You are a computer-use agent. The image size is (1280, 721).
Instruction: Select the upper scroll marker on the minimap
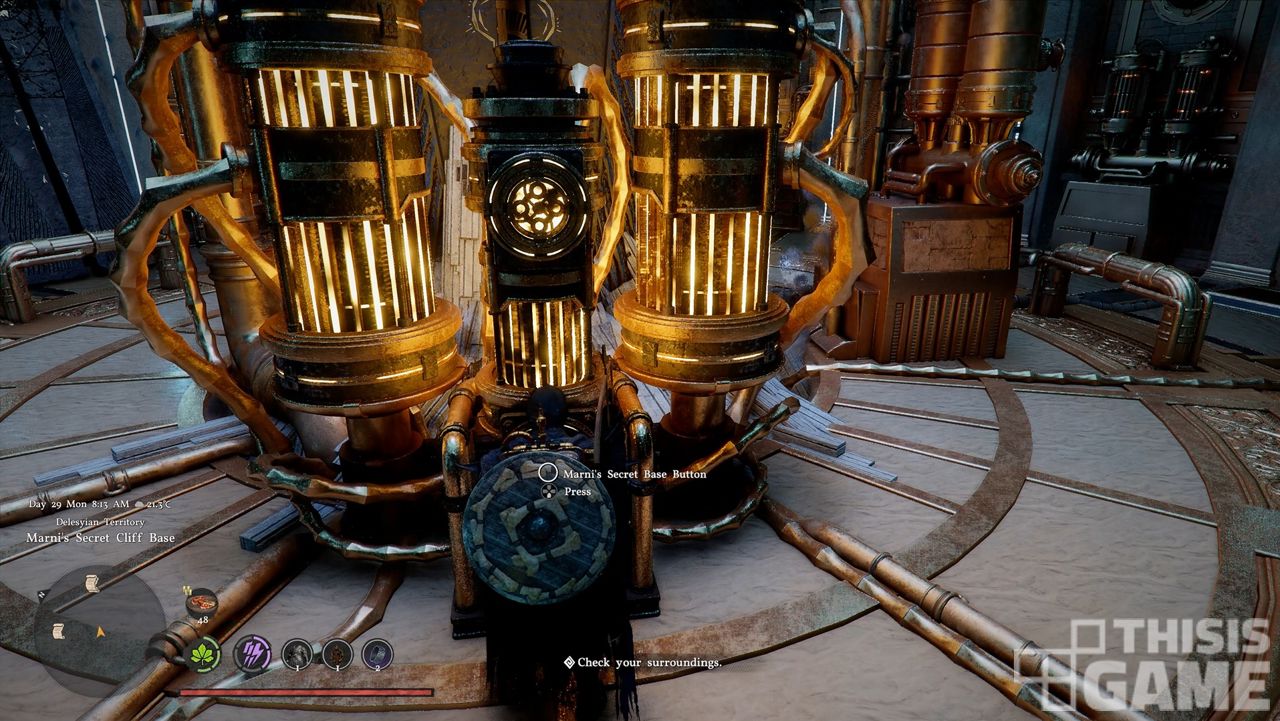92,583
